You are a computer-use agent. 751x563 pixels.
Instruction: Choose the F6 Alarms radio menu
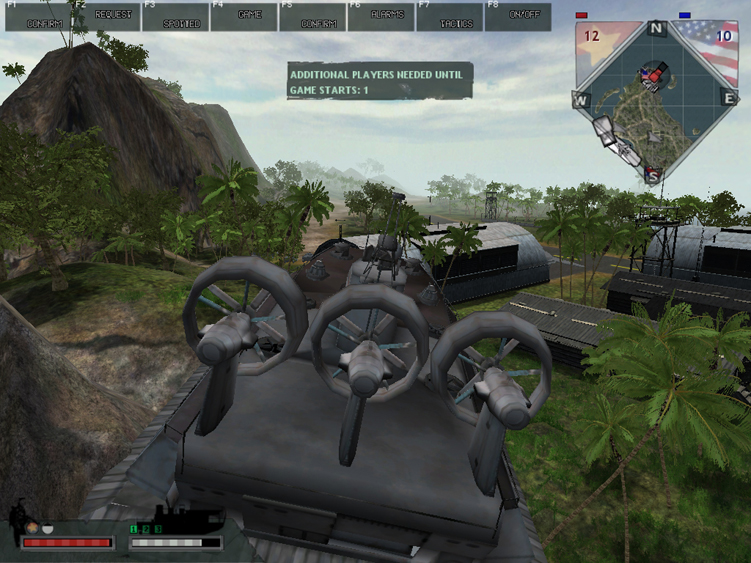click(x=381, y=16)
